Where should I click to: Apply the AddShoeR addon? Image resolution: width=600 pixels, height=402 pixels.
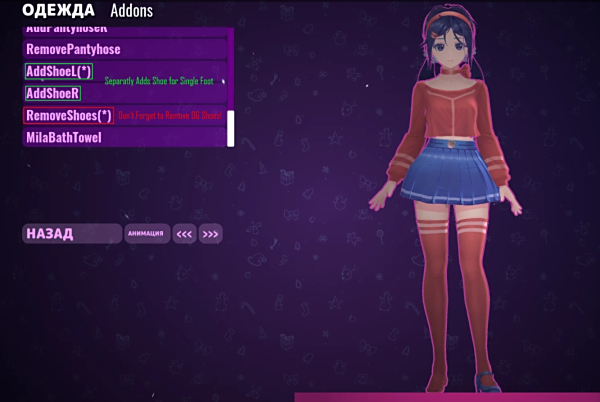(x=52, y=93)
